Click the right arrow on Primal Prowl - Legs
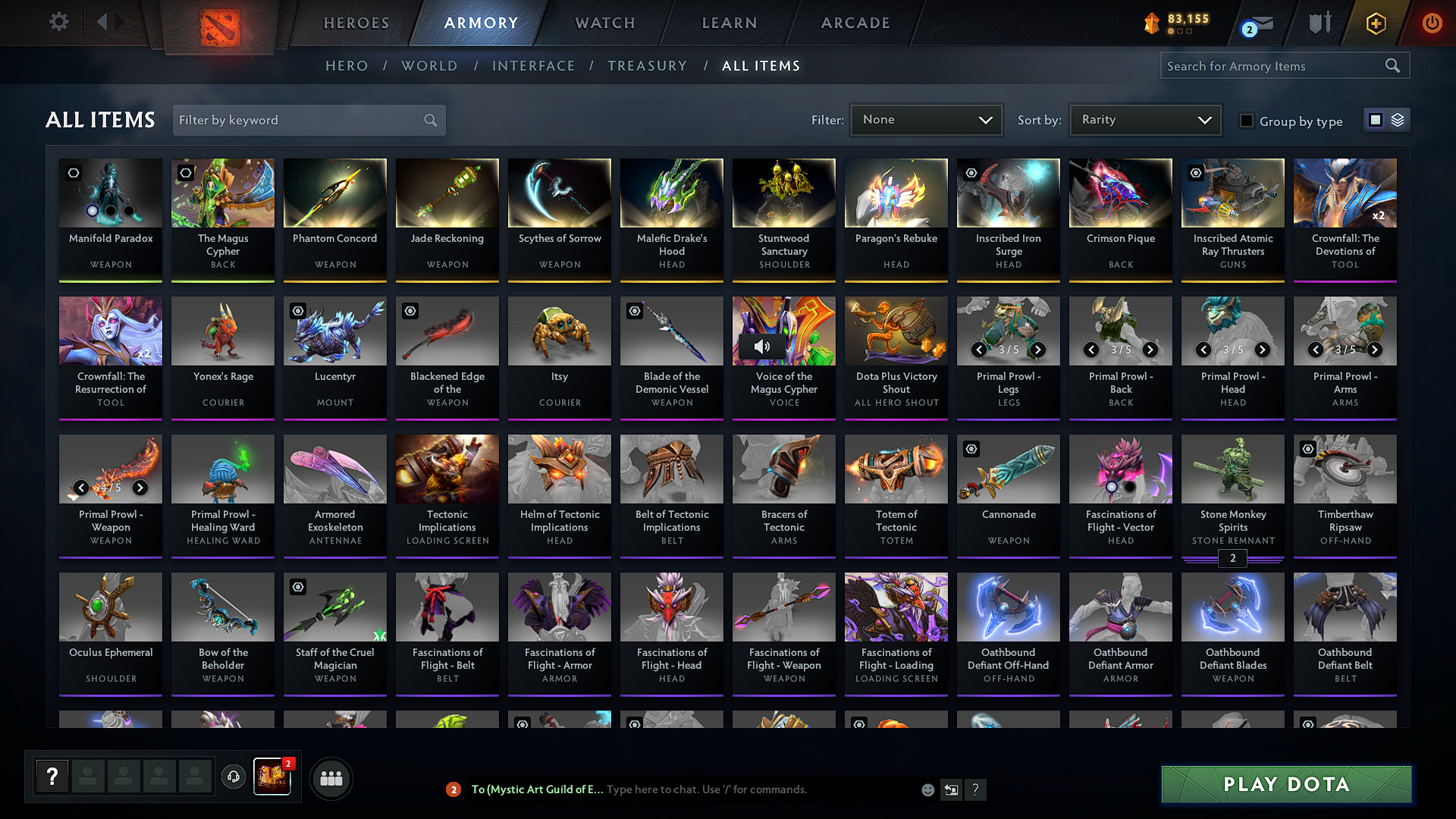Viewport: 1456px width, 819px height. 1038,350
